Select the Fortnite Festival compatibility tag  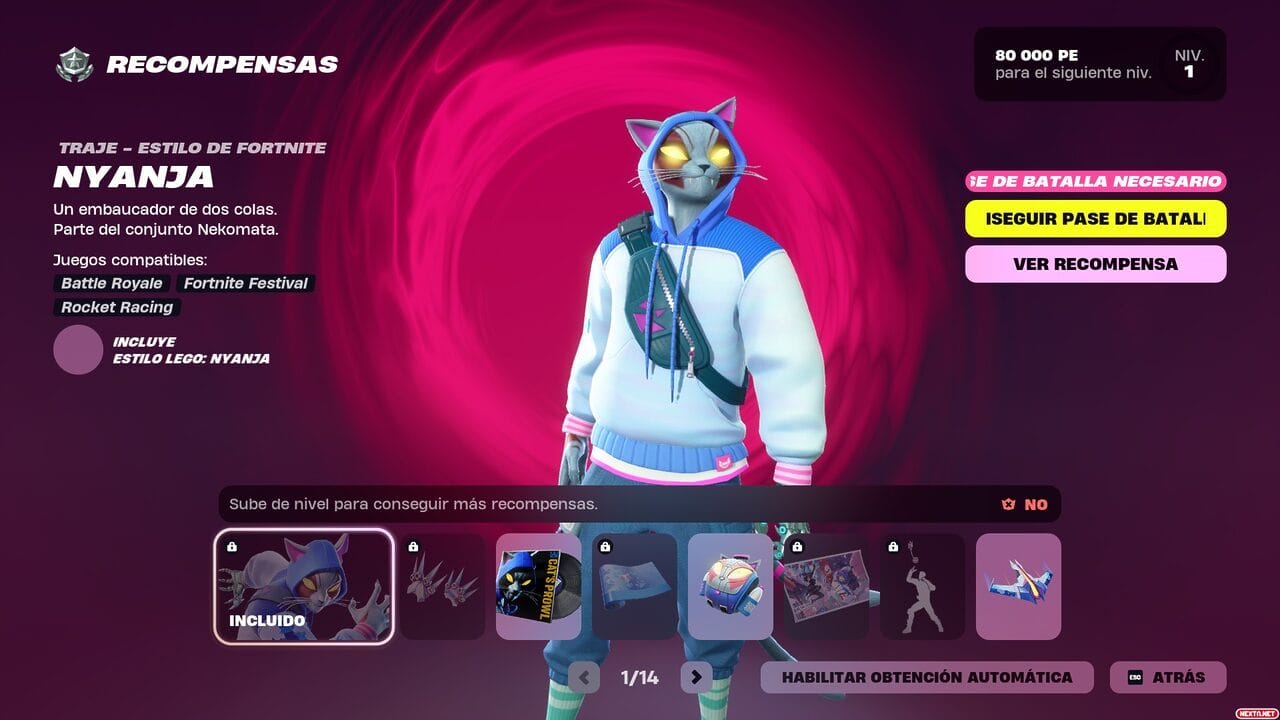point(244,283)
